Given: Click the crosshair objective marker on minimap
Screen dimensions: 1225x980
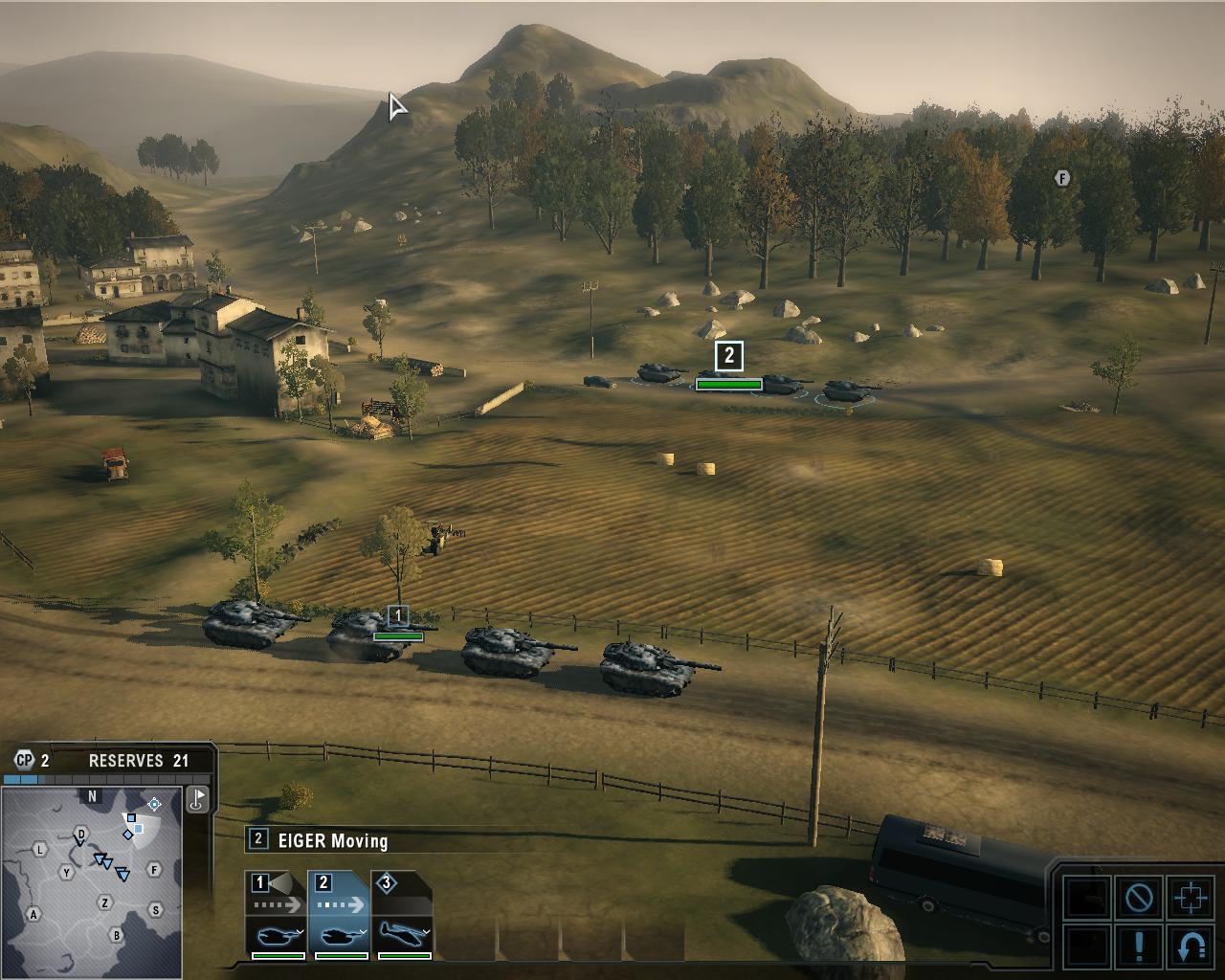Looking at the screenshot, I should [x=154, y=804].
